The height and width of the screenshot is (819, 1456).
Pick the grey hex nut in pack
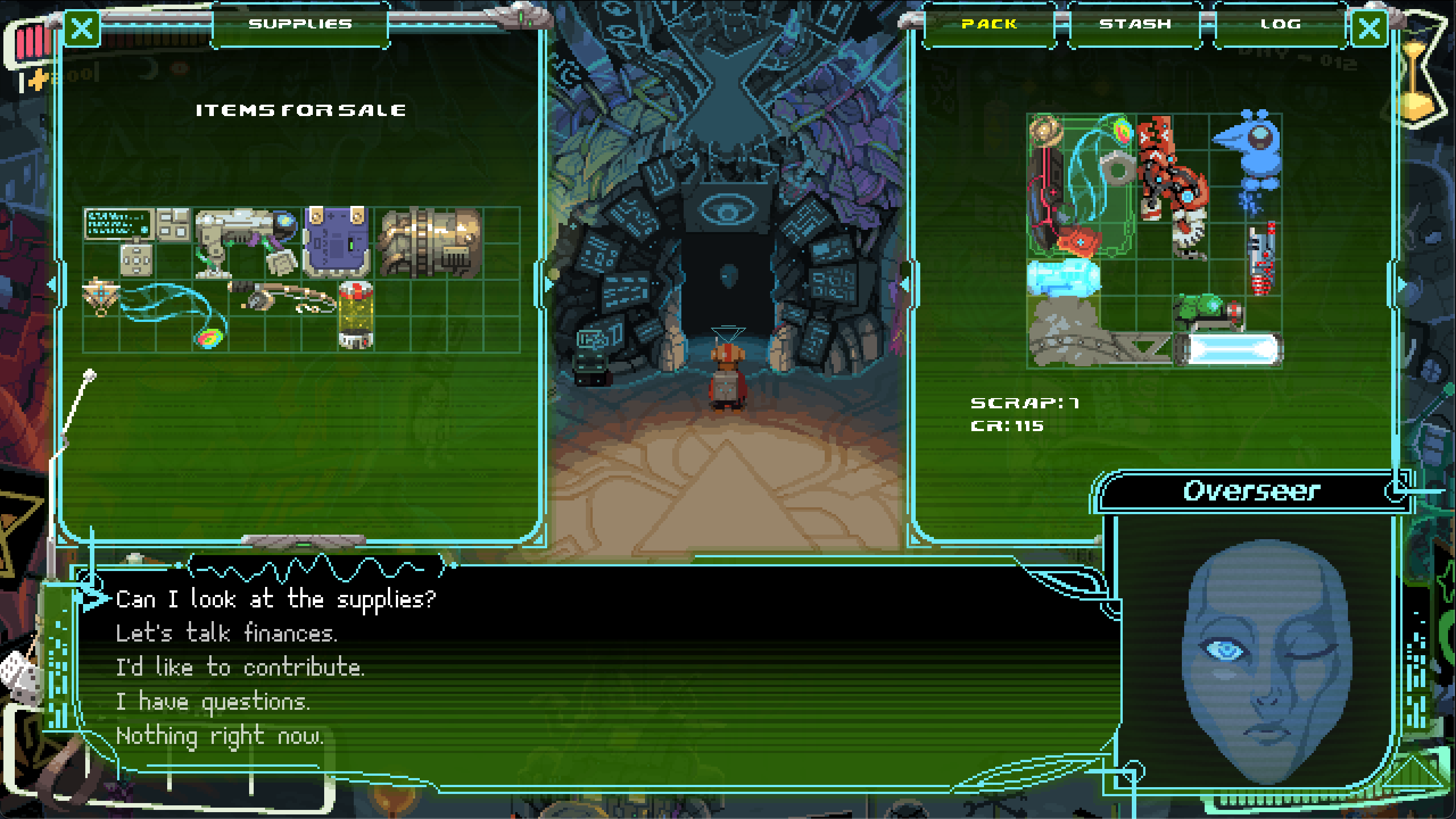[1118, 168]
